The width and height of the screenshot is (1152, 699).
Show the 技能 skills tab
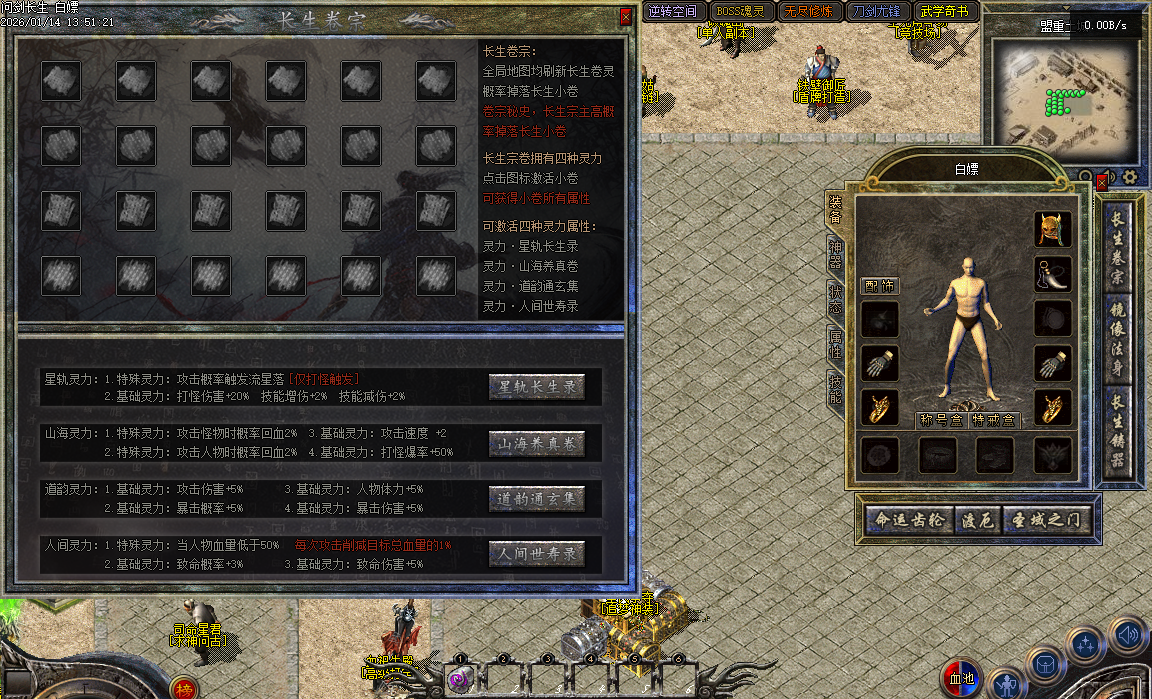[x=835, y=388]
